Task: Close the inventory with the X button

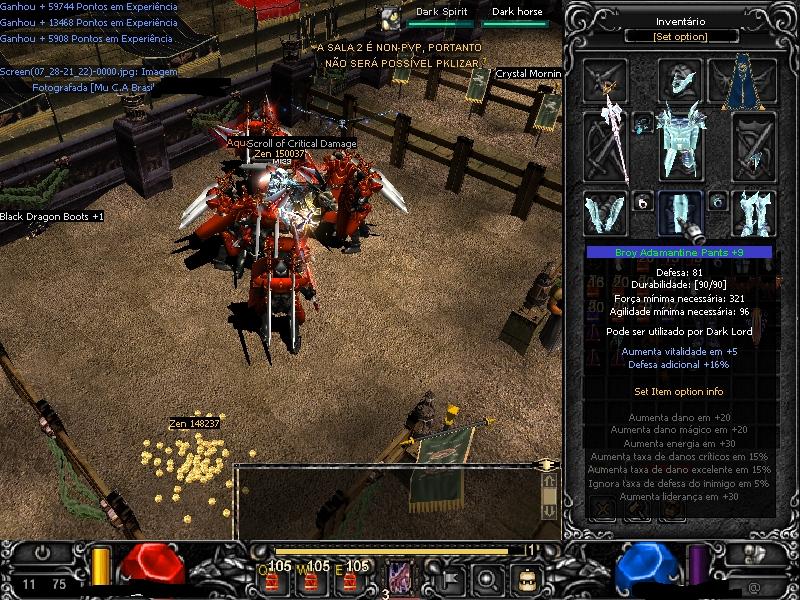Action: 603,508
